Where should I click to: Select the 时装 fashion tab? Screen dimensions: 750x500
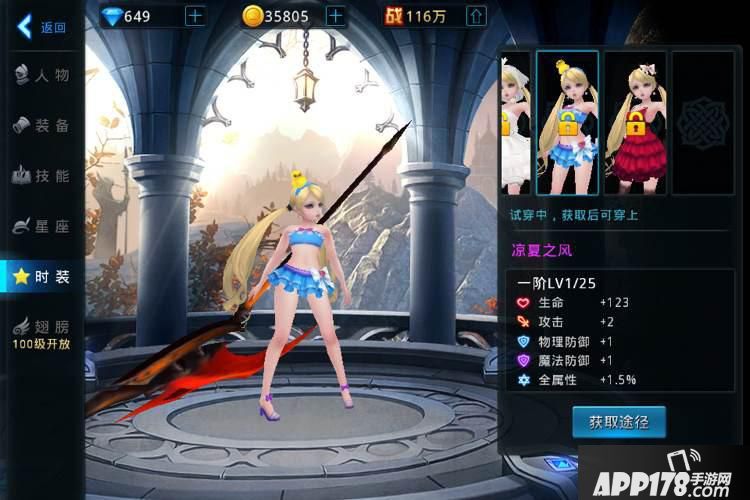42,277
